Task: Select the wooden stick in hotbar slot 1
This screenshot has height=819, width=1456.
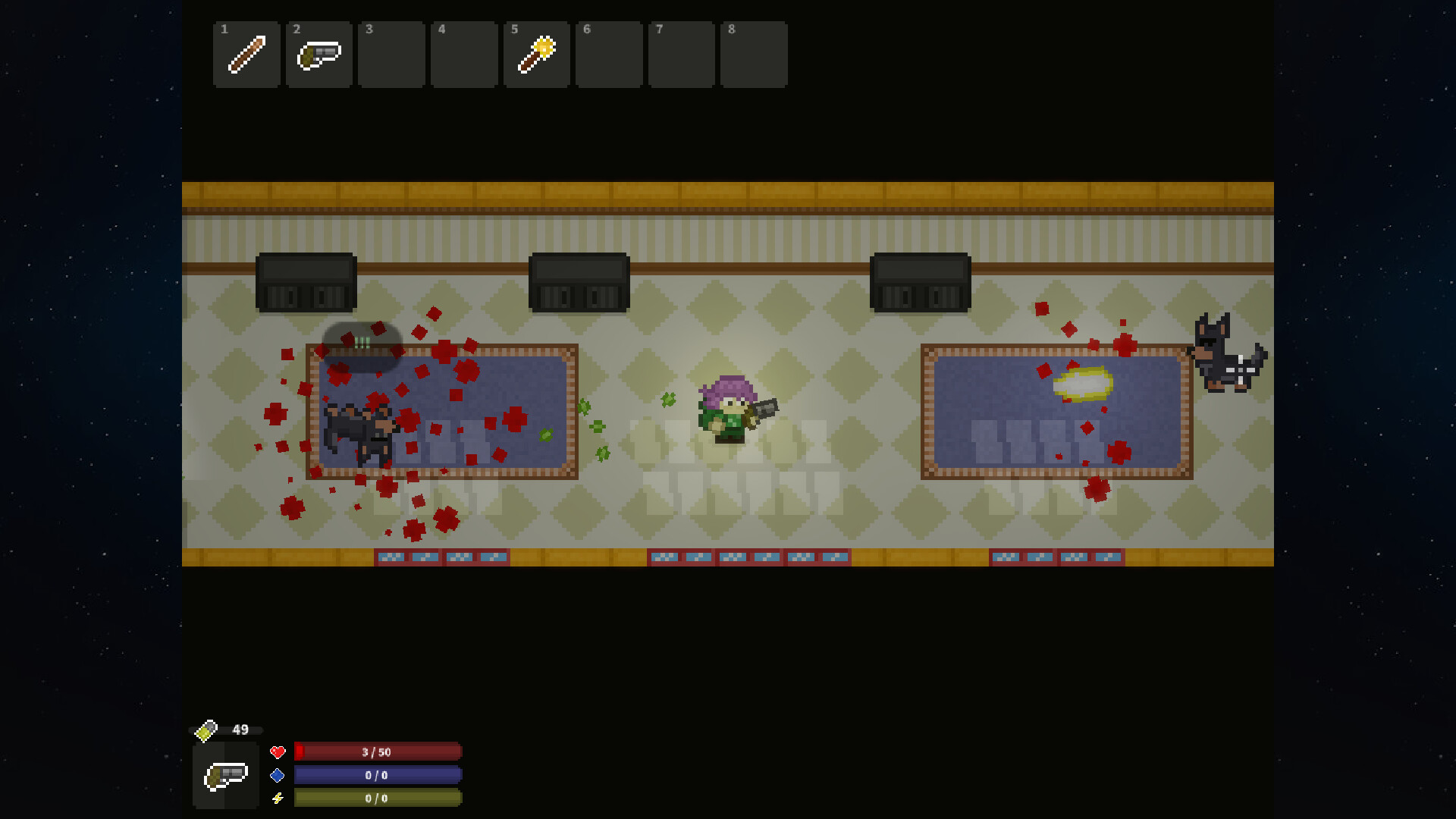Action: pos(246,54)
